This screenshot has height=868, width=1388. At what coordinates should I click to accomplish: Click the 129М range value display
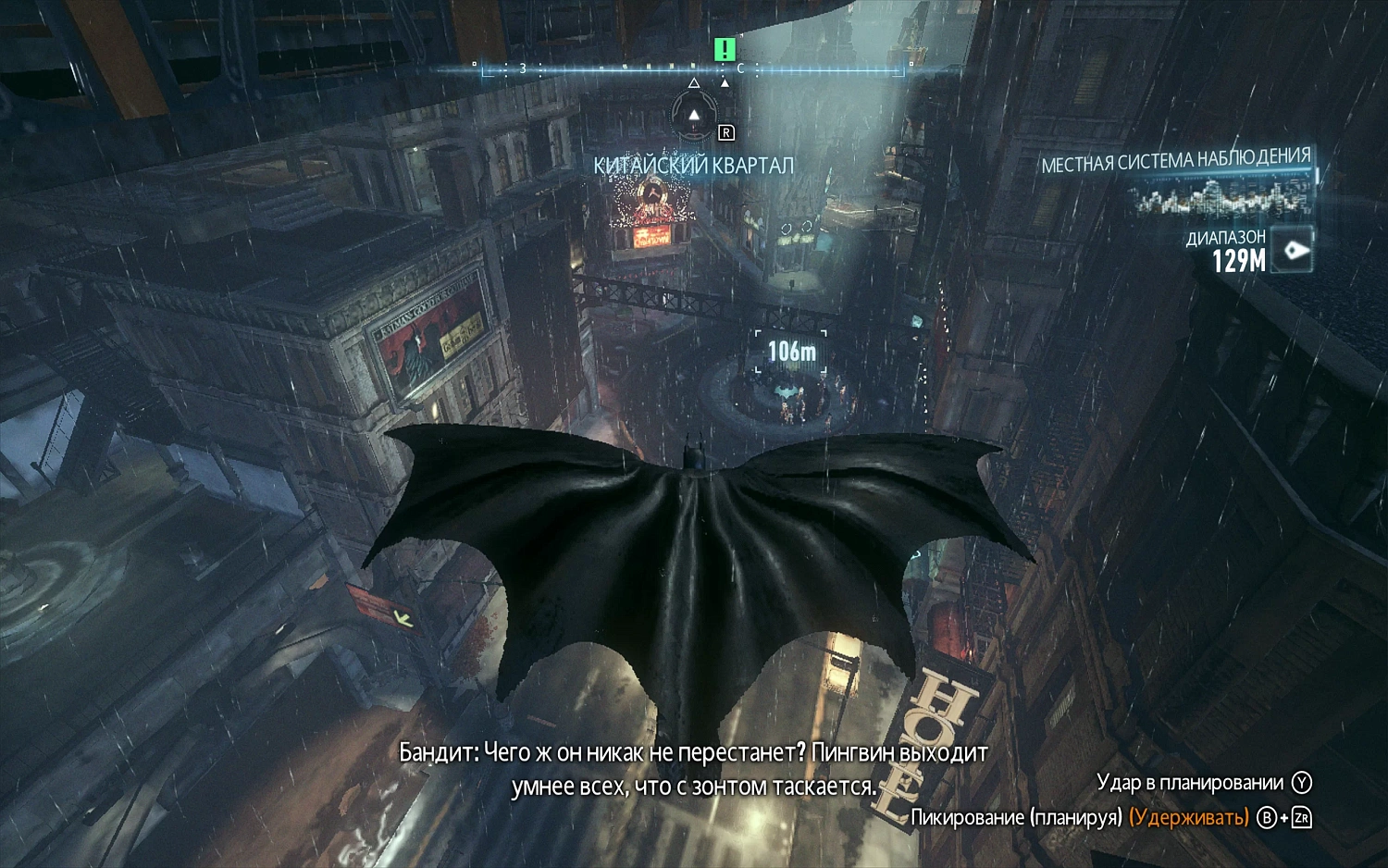pyautogui.click(x=1237, y=260)
